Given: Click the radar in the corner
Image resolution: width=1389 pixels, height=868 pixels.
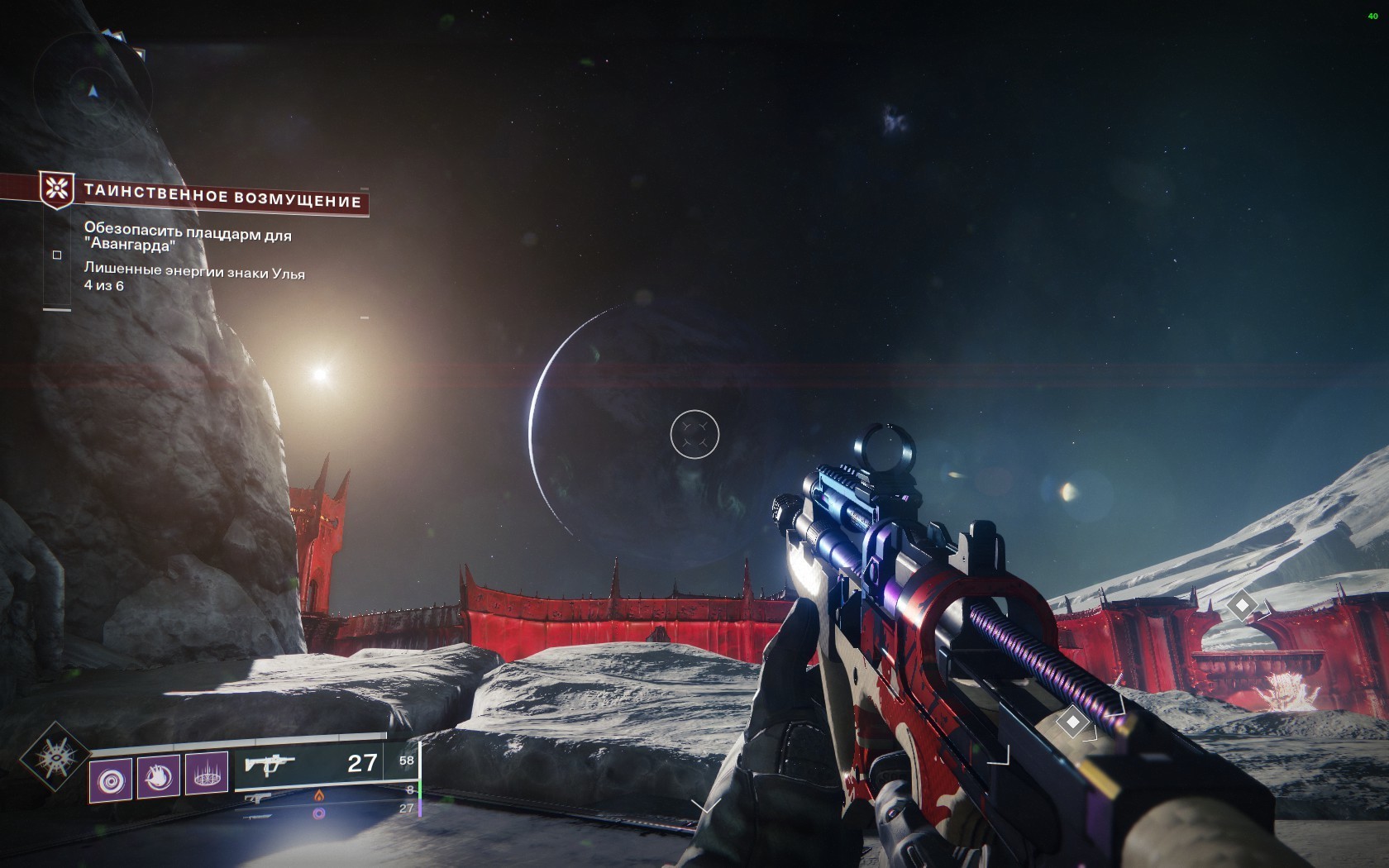Looking at the screenshot, I should coord(93,89).
